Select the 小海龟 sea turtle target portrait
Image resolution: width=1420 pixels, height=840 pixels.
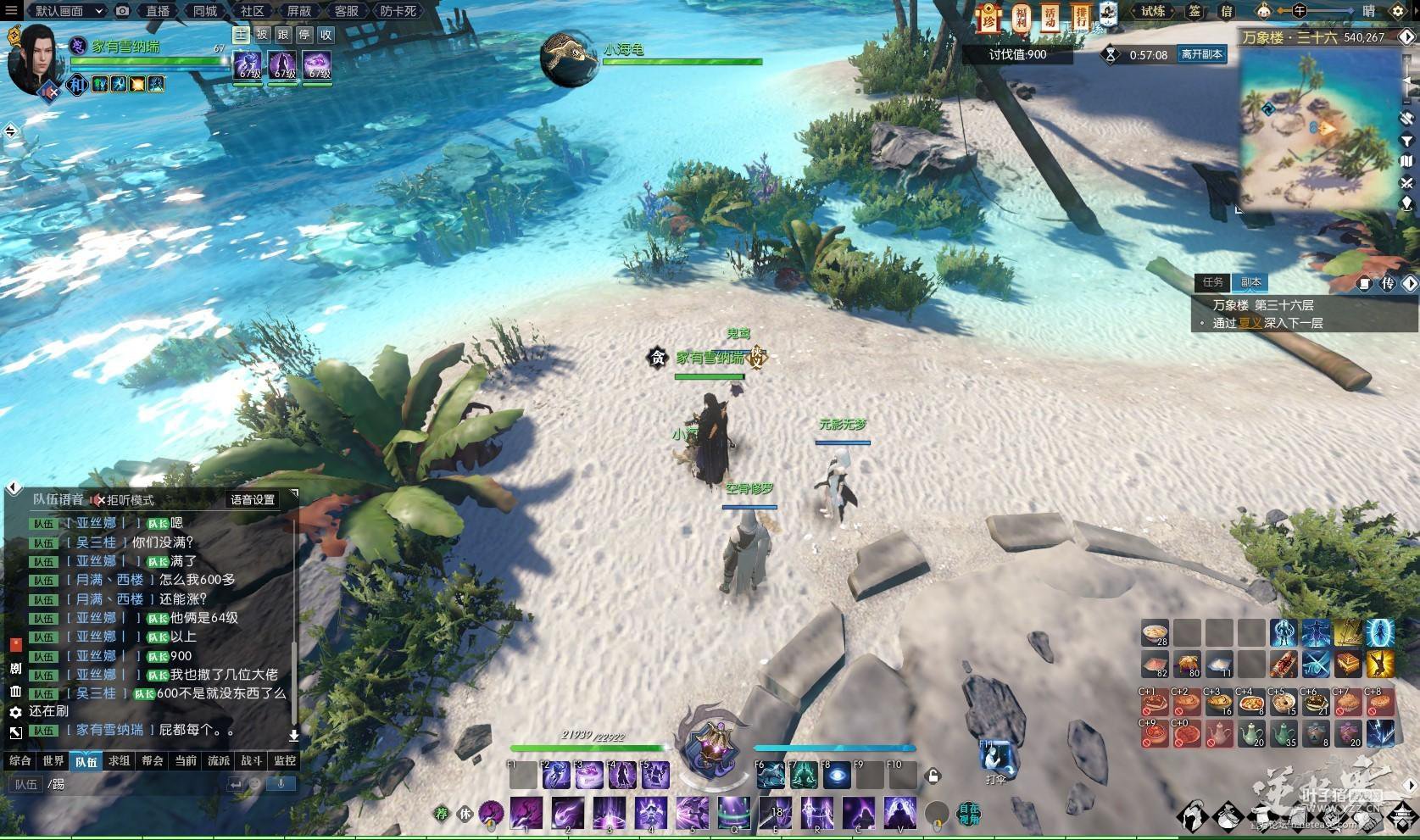(569, 58)
